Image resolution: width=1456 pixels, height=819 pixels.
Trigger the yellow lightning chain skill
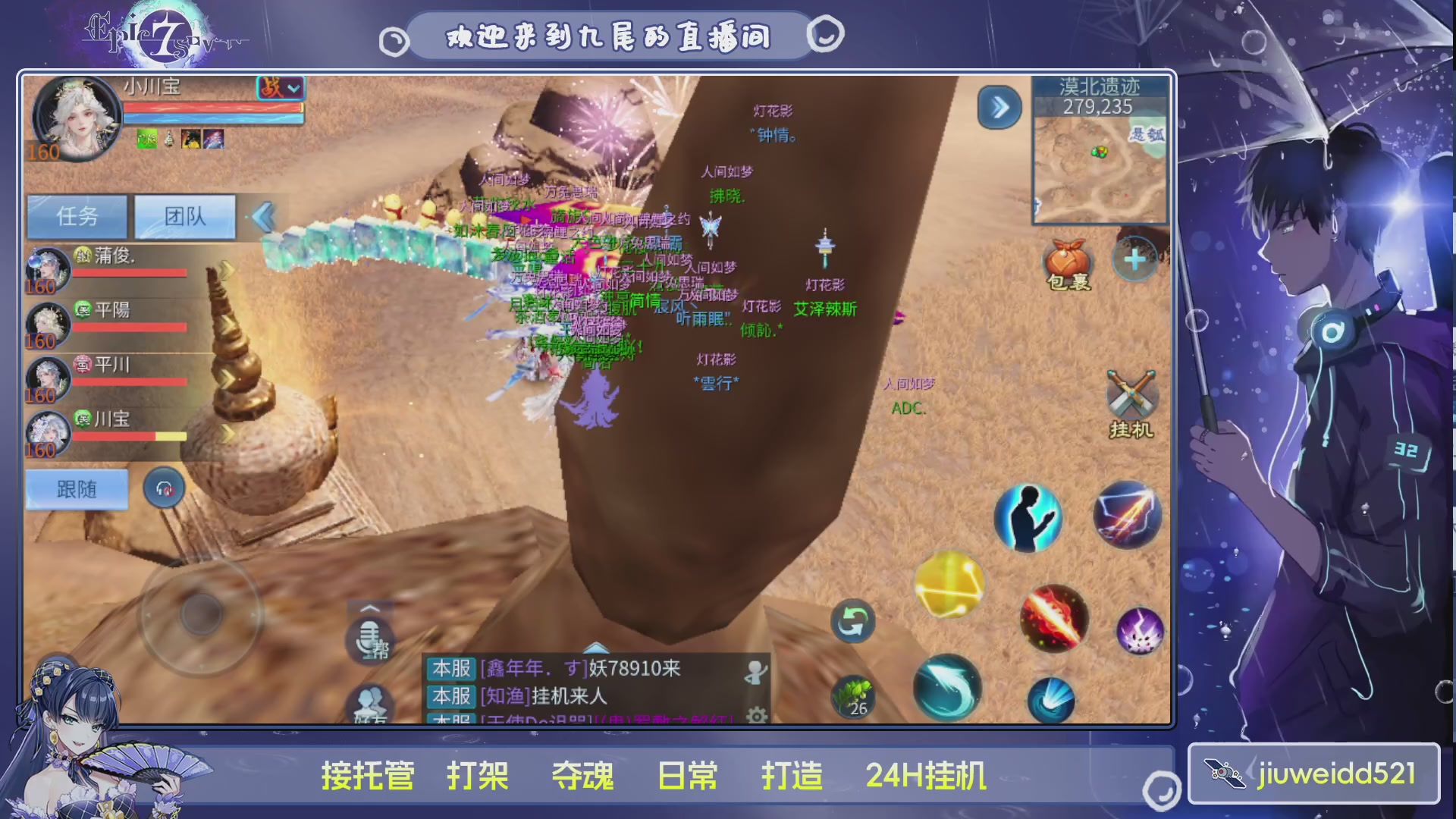(949, 586)
